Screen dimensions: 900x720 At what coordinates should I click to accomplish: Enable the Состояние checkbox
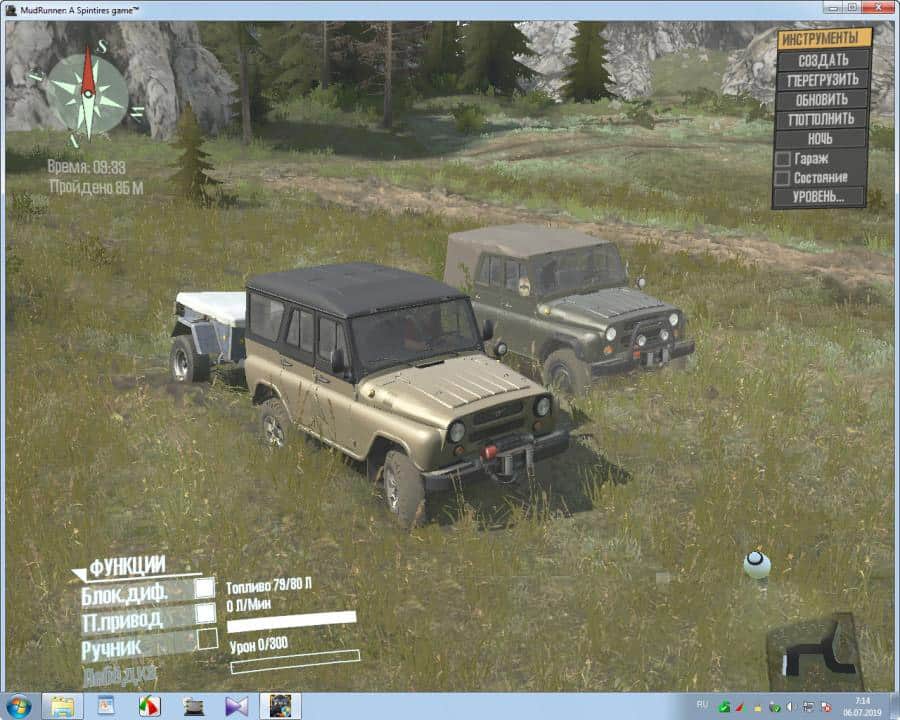784,178
